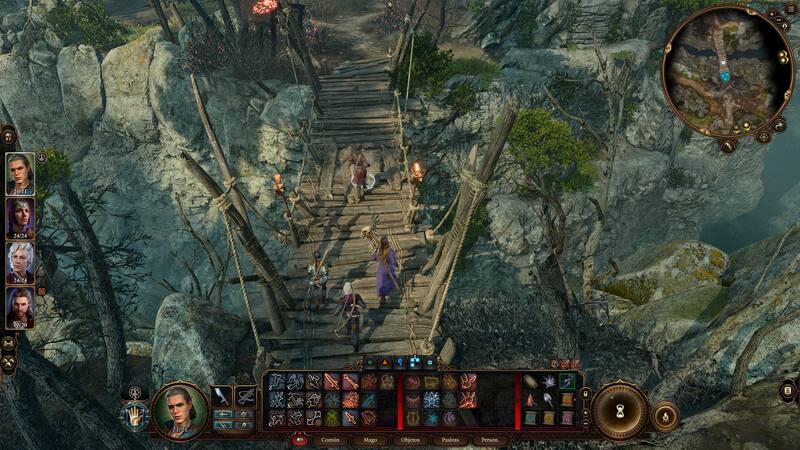The height and width of the screenshot is (450, 800).
Task: Choose the white-haired companion portrait
Action: (20, 263)
